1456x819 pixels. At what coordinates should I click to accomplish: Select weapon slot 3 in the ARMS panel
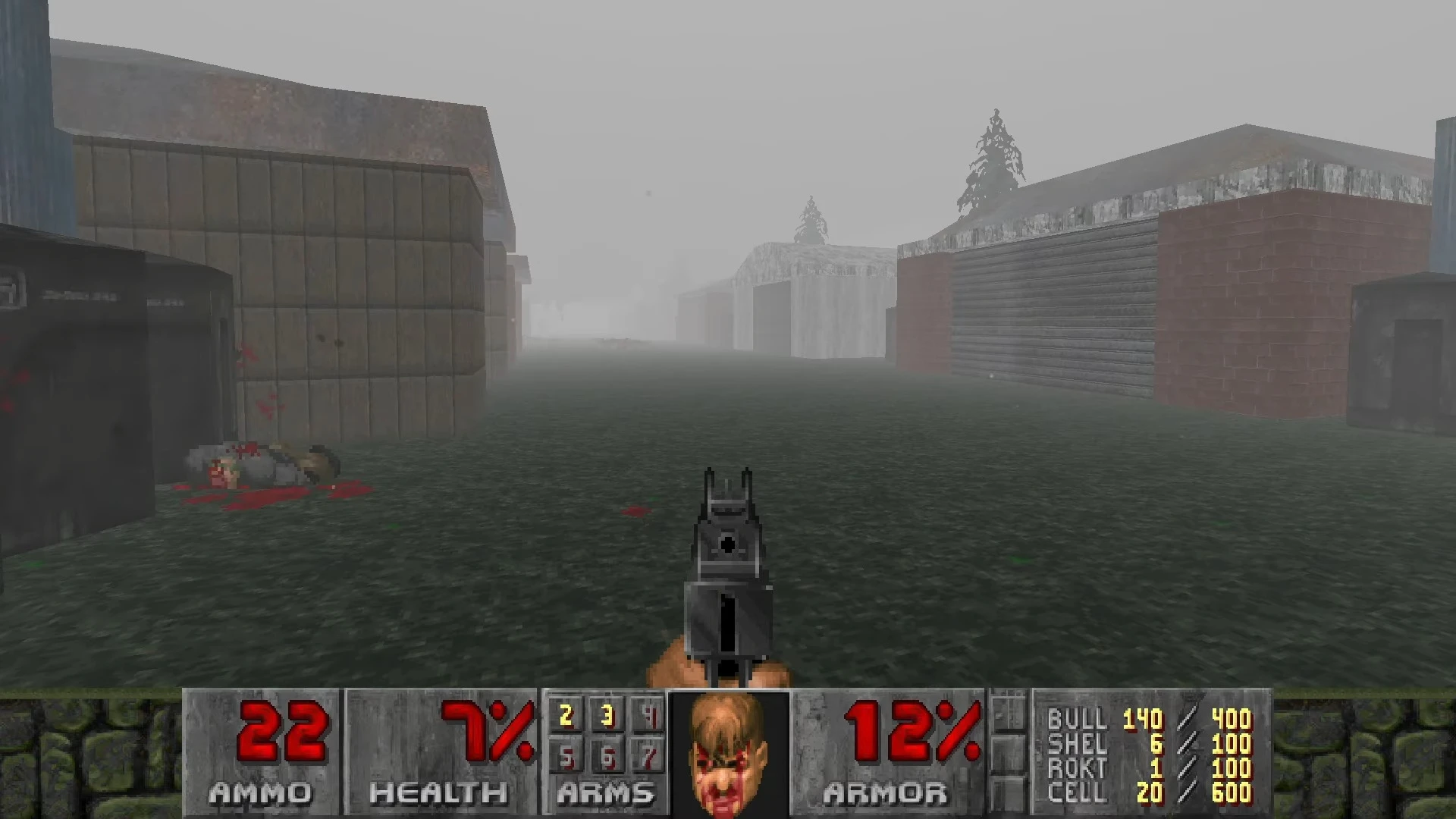click(x=607, y=717)
